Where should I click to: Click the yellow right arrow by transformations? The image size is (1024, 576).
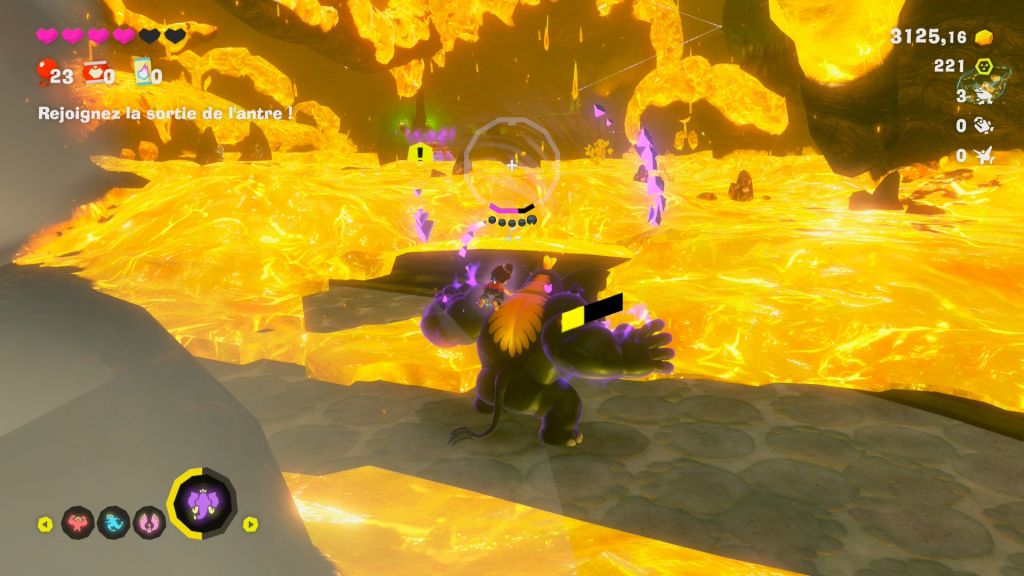coord(250,523)
